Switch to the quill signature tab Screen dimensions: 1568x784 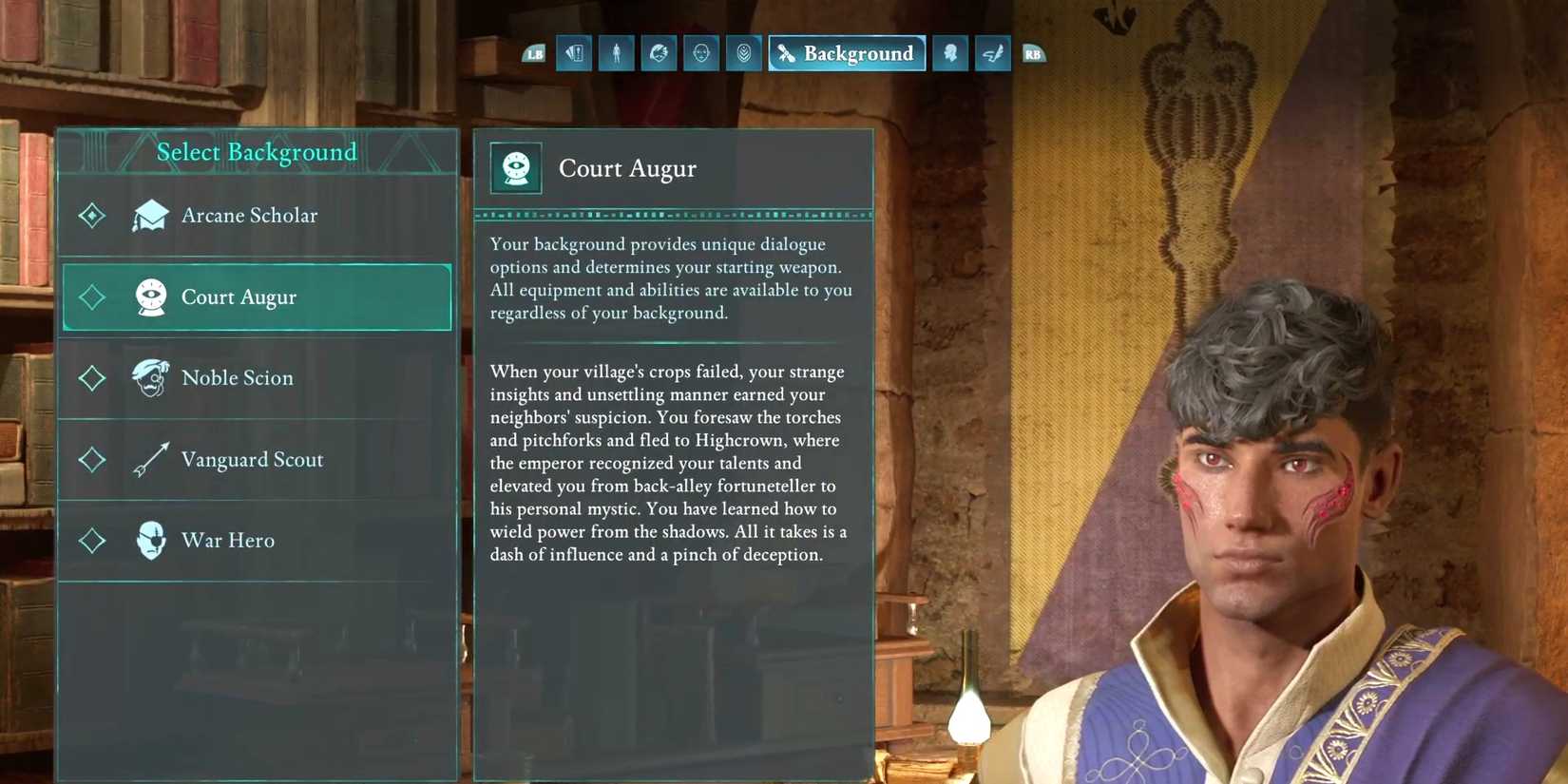click(993, 54)
